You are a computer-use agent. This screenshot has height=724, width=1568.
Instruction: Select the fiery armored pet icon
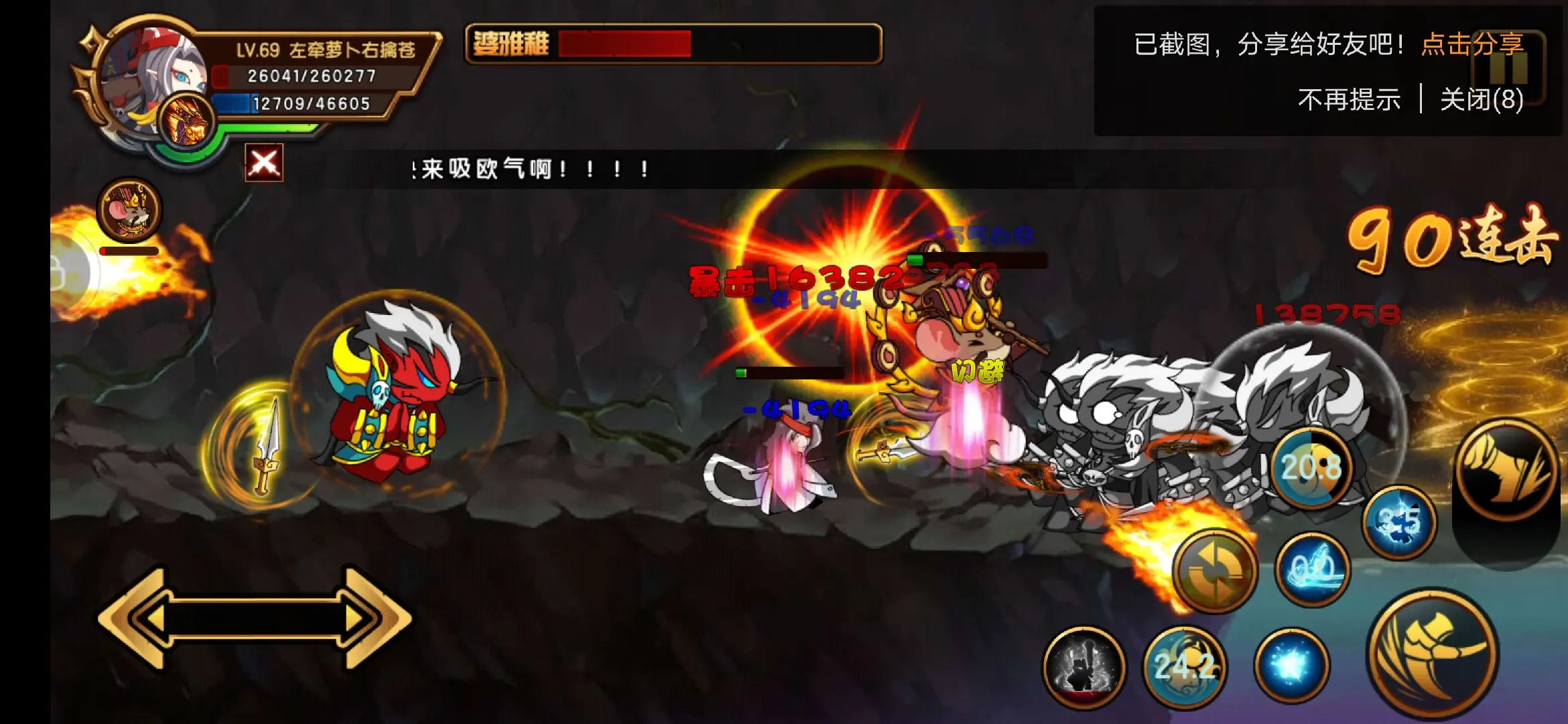pyautogui.click(x=187, y=120)
